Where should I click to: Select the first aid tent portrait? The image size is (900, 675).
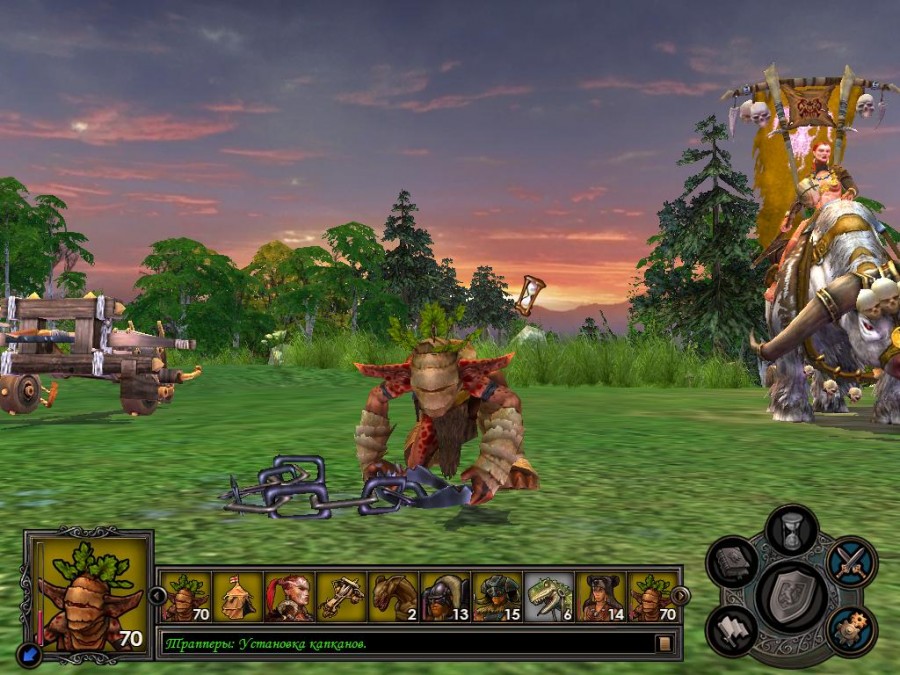point(237,597)
